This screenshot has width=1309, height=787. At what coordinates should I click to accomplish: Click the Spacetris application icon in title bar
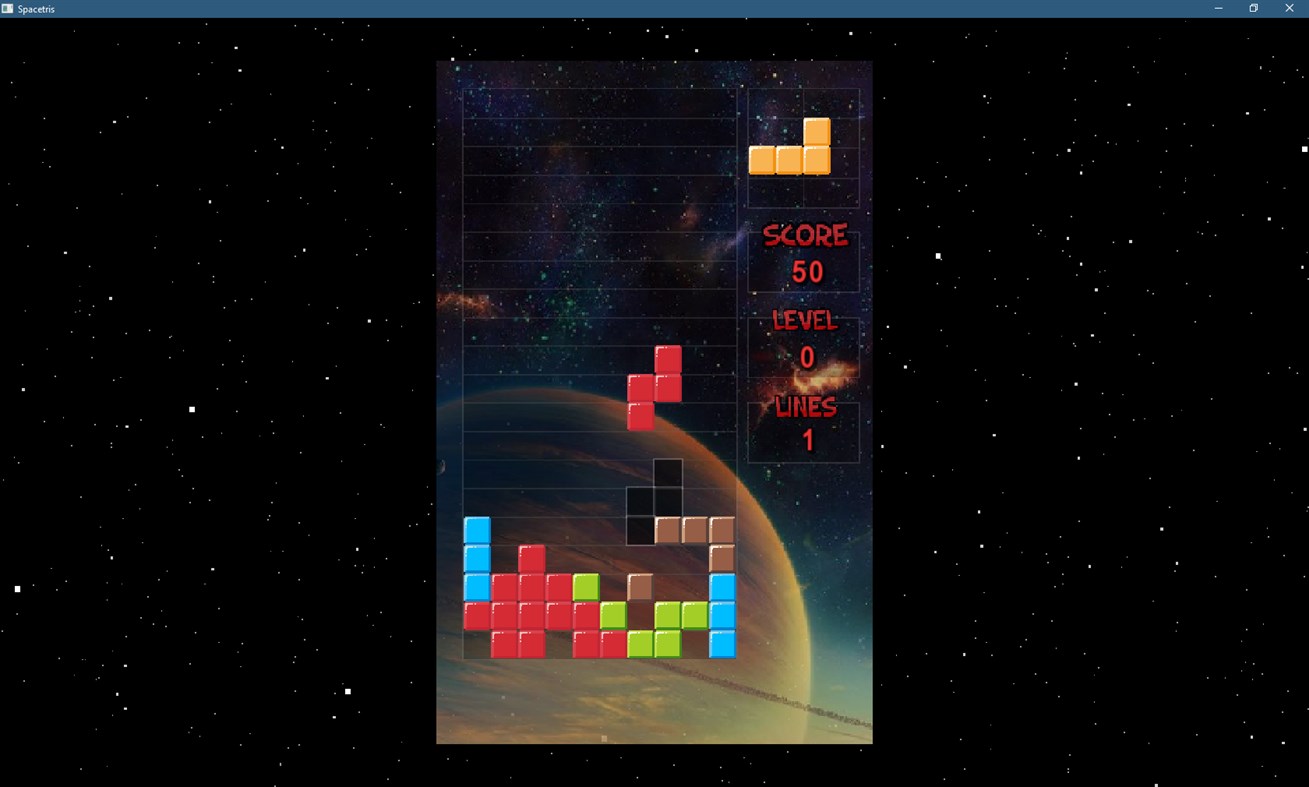(x=8, y=8)
